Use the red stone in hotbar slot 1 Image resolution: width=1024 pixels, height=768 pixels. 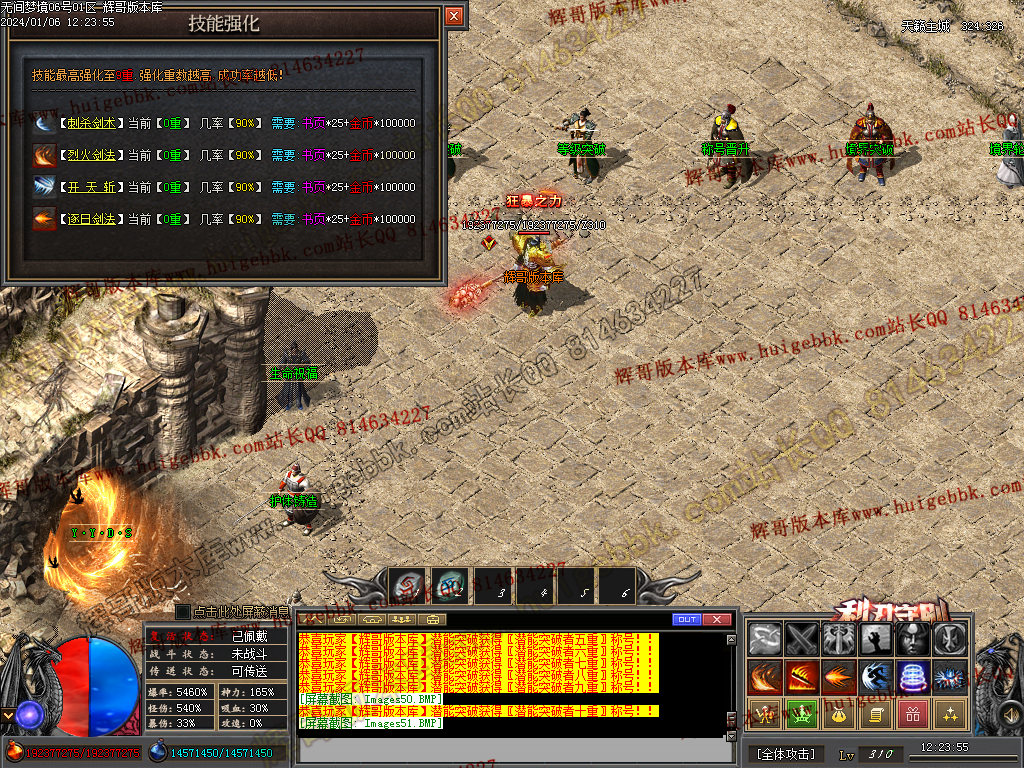[407, 587]
